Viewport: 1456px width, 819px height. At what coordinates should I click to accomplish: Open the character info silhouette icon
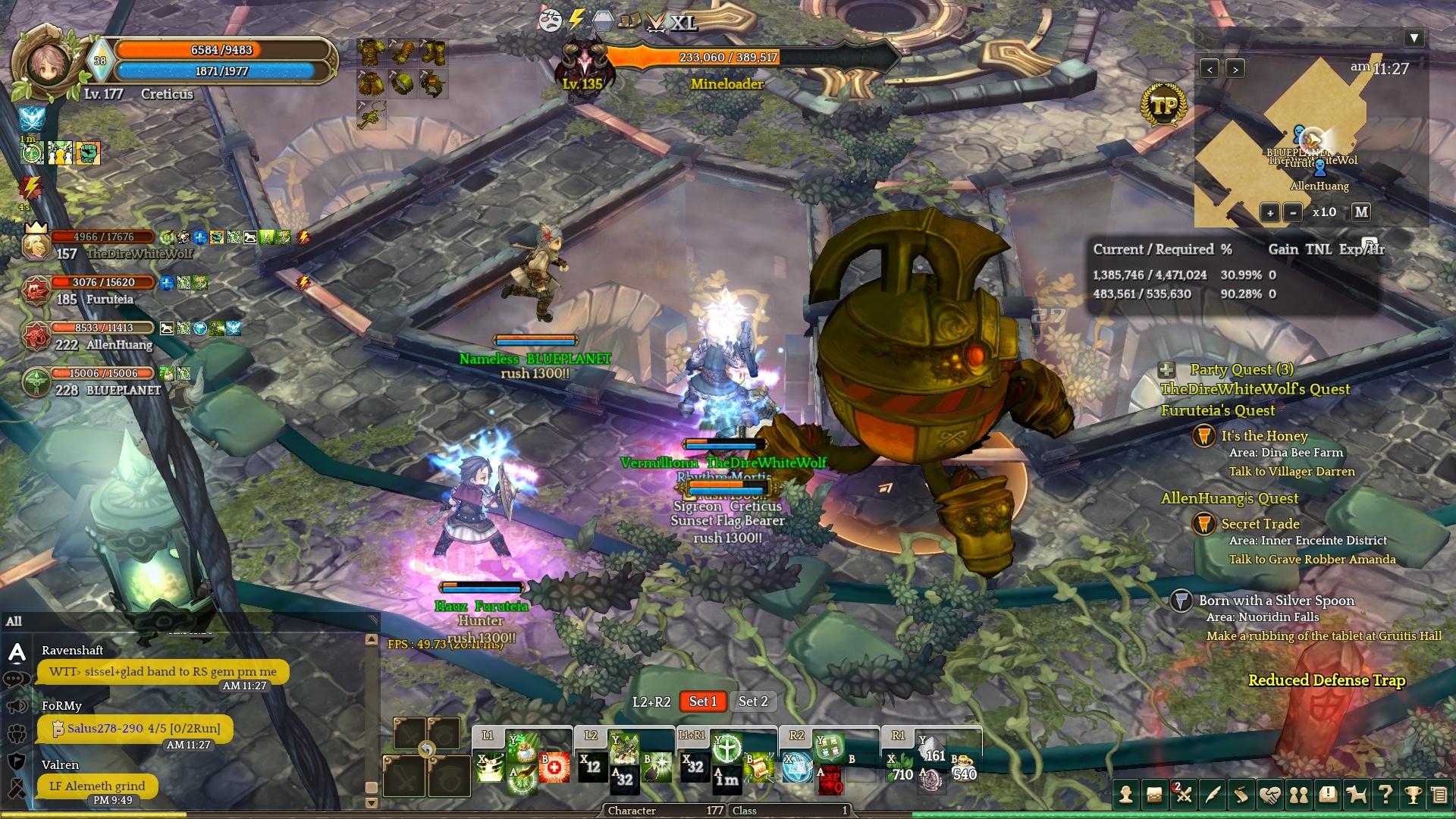coord(1126,795)
